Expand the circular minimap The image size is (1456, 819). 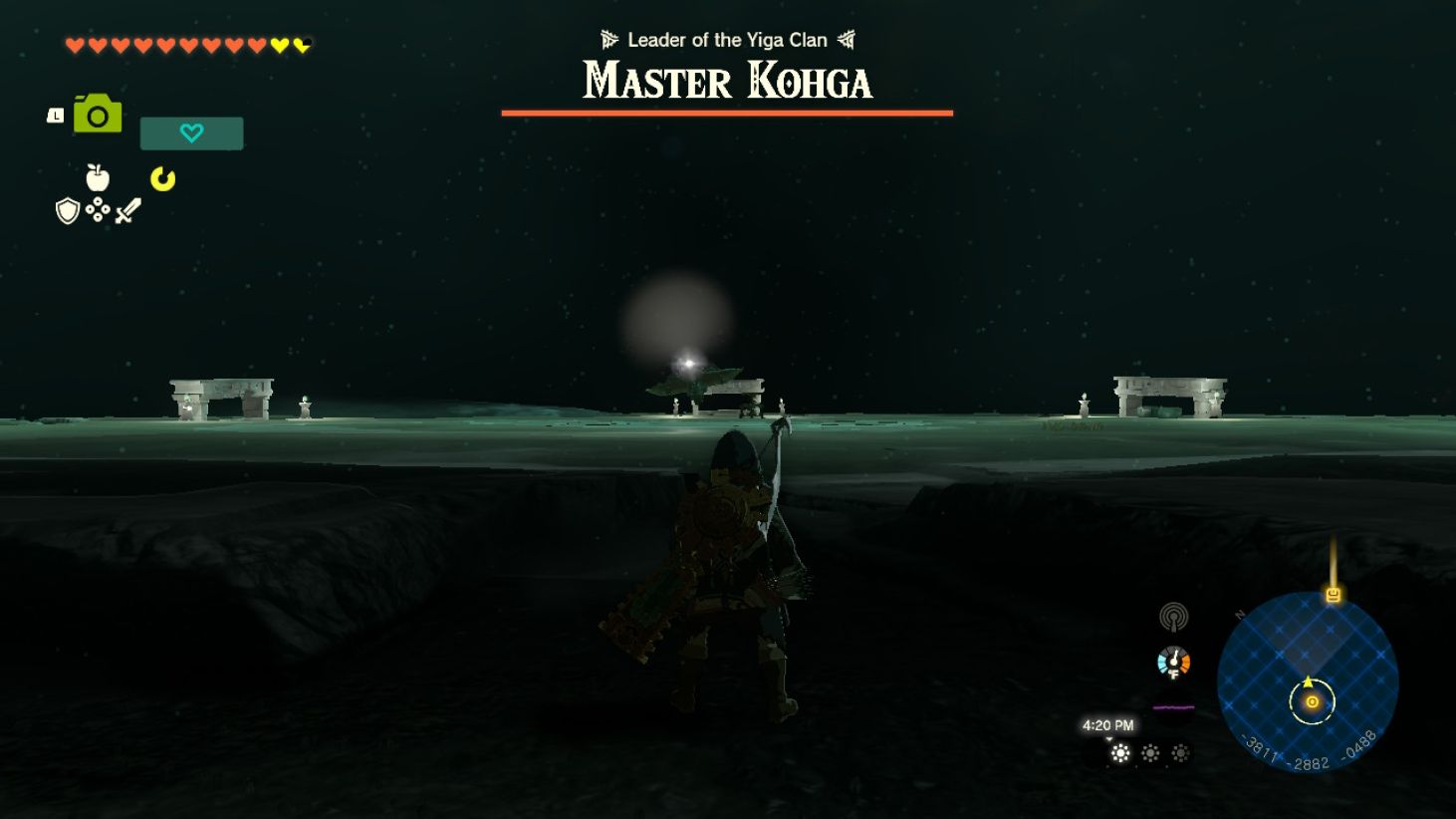(1313, 687)
